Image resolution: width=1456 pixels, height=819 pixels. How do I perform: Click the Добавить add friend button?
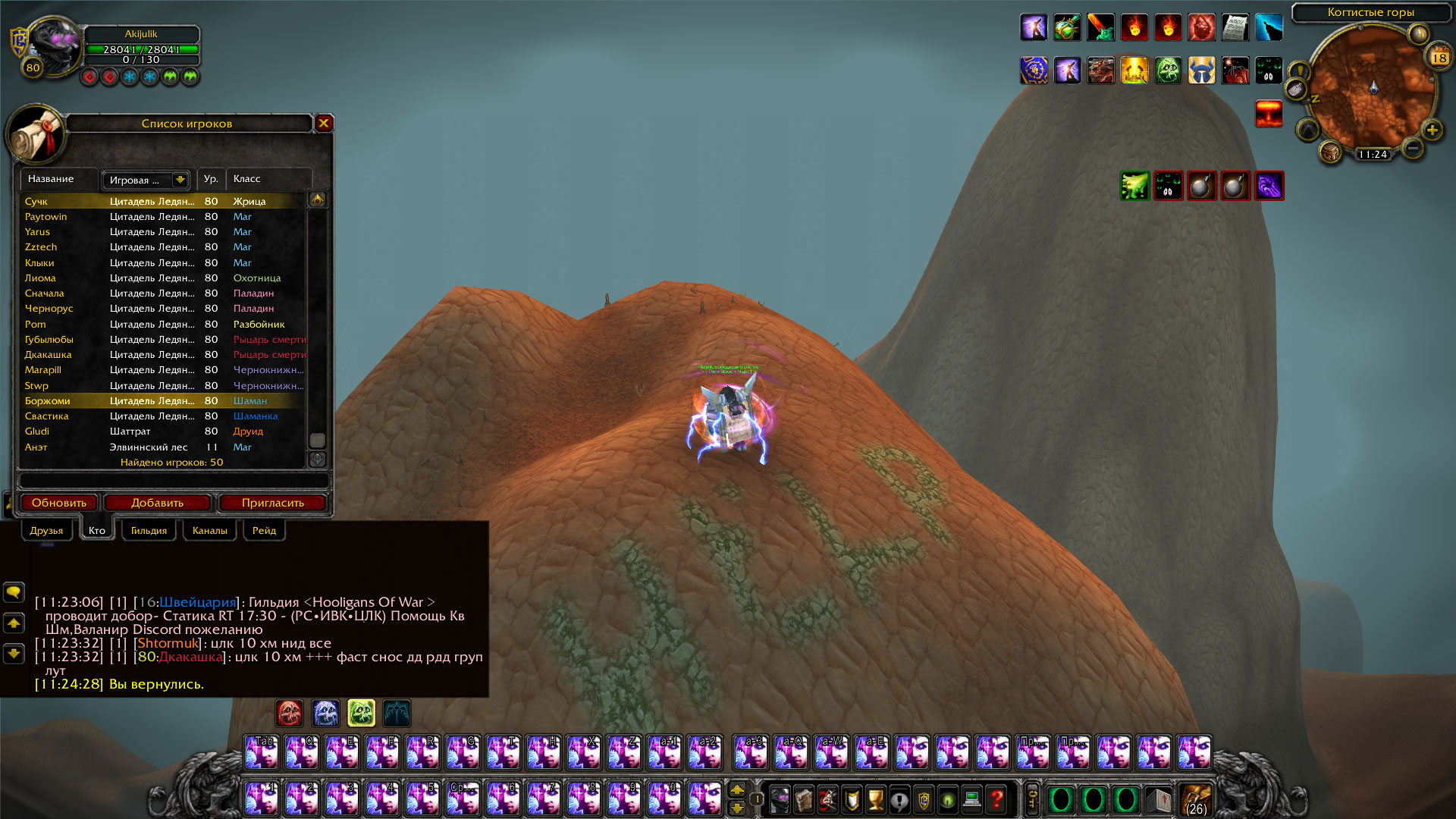coord(157,503)
